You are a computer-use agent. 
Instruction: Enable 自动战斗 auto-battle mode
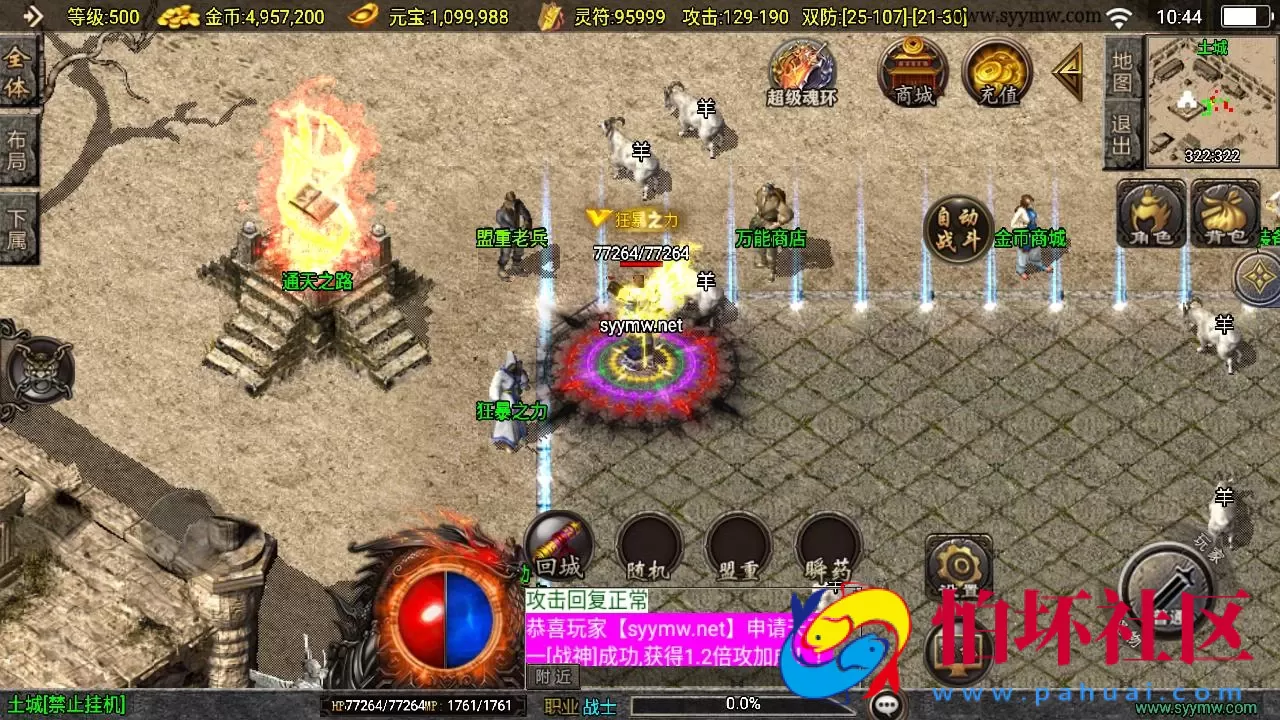coord(957,230)
